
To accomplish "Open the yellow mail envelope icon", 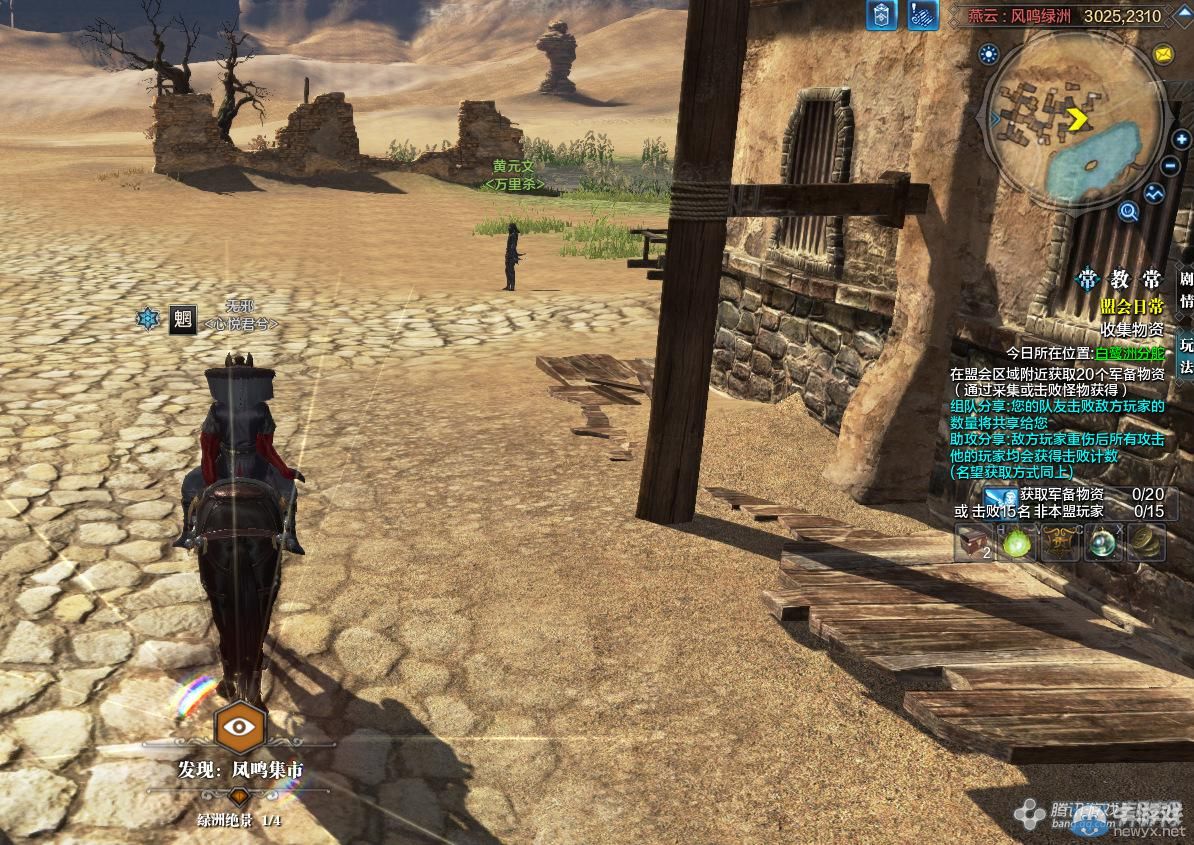I will pos(1163,55).
